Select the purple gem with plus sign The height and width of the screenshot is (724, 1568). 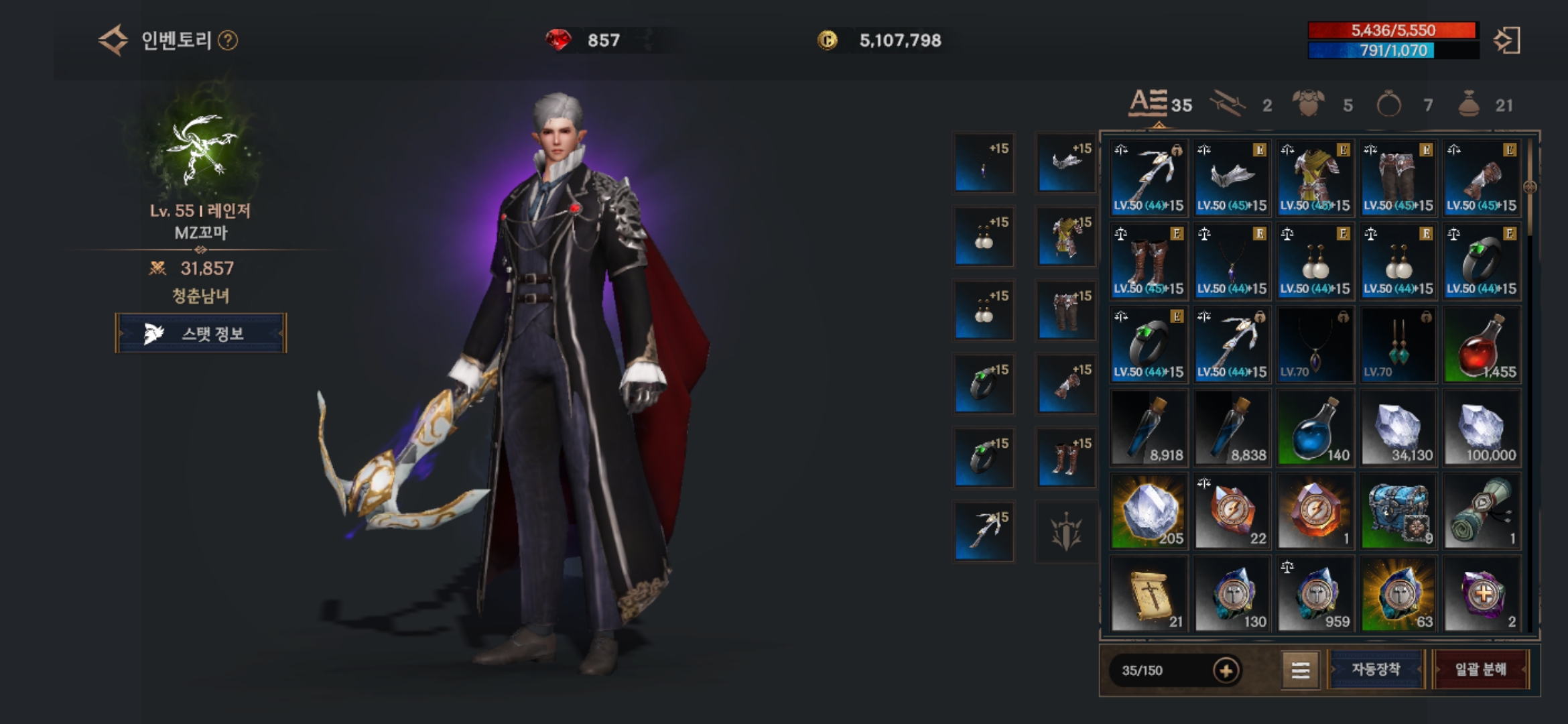click(x=1482, y=595)
